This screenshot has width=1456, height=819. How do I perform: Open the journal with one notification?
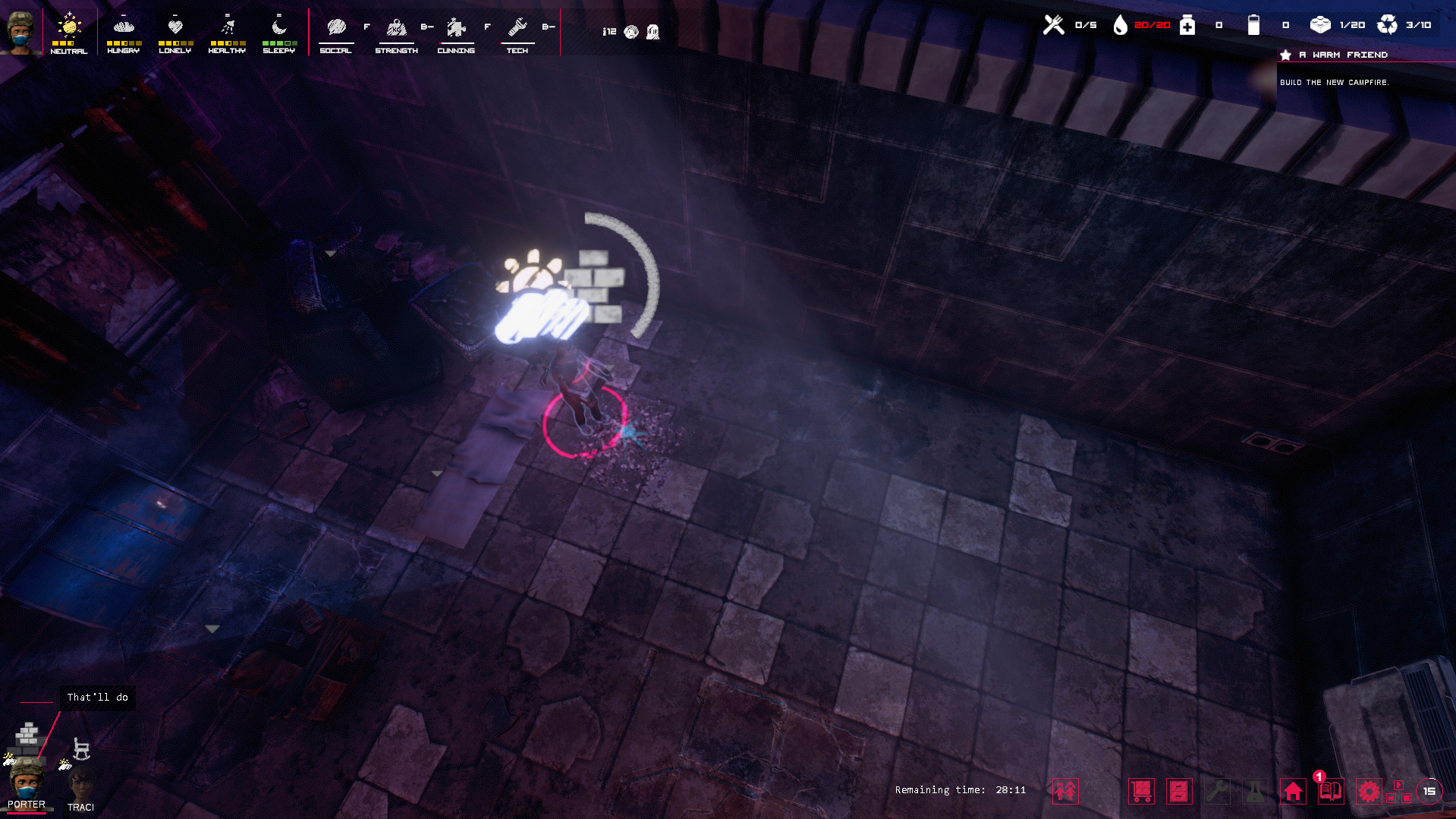coord(1330,791)
